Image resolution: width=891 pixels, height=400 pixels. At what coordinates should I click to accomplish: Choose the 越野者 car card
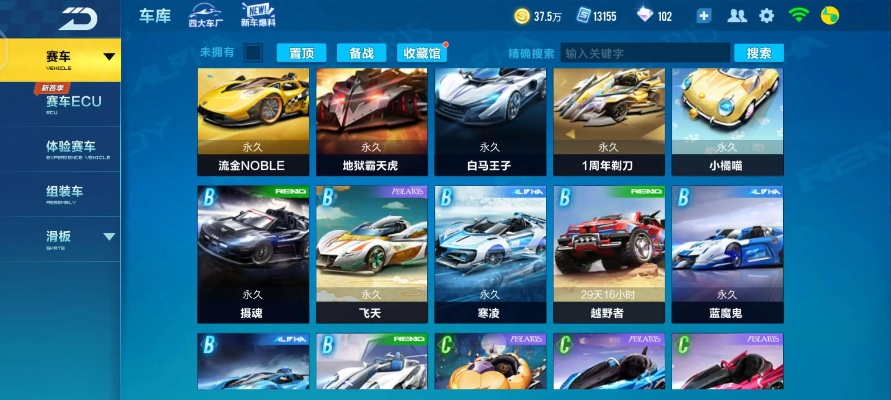click(609, 254)
